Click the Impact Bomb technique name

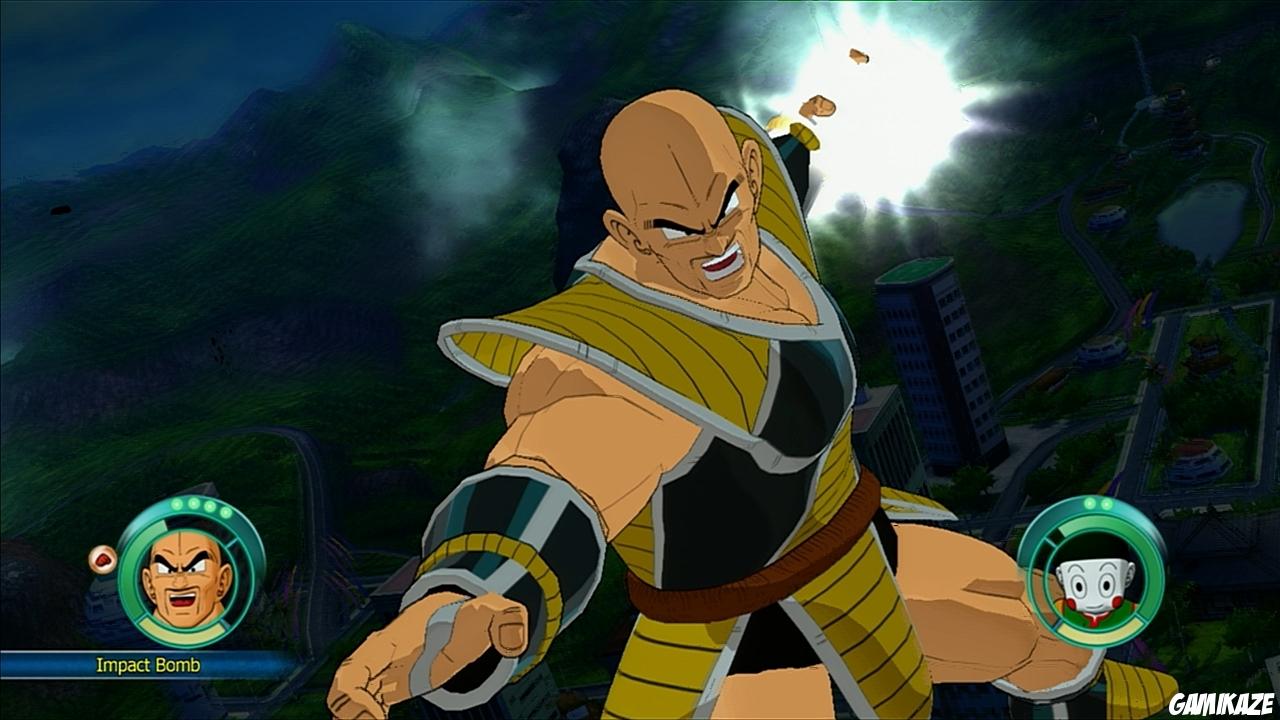pos(149,662)
